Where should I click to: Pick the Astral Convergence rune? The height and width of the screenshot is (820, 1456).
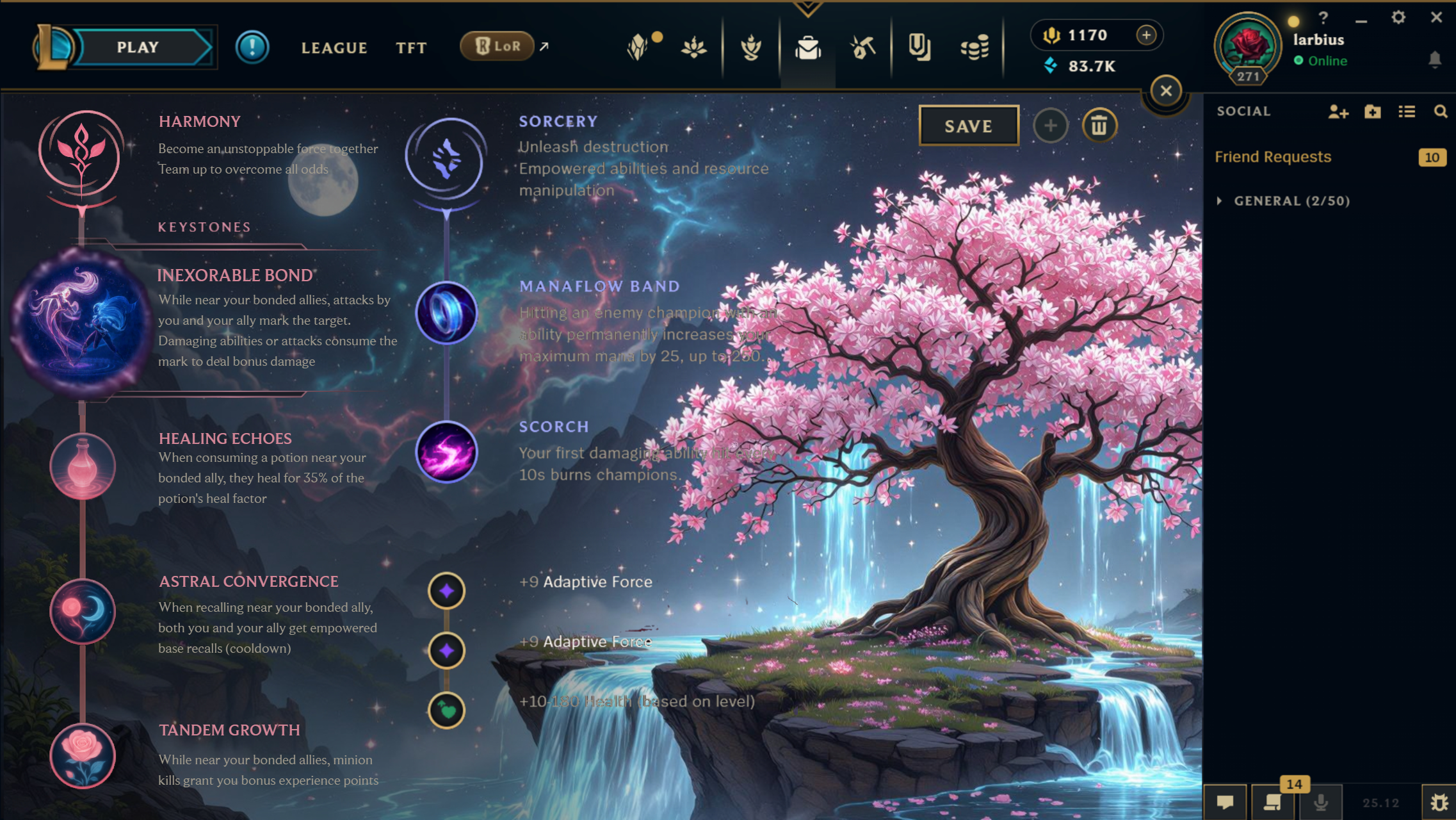click(83, 611)
